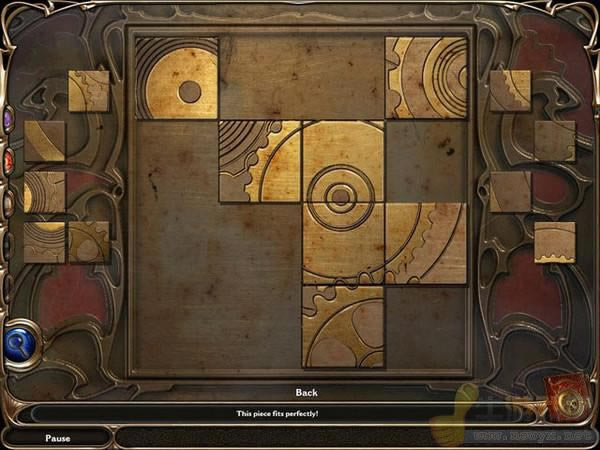Pick the left-side loose piece with diagonal curved band
Viewport: 600px width, 450px height.
point(45,141)
